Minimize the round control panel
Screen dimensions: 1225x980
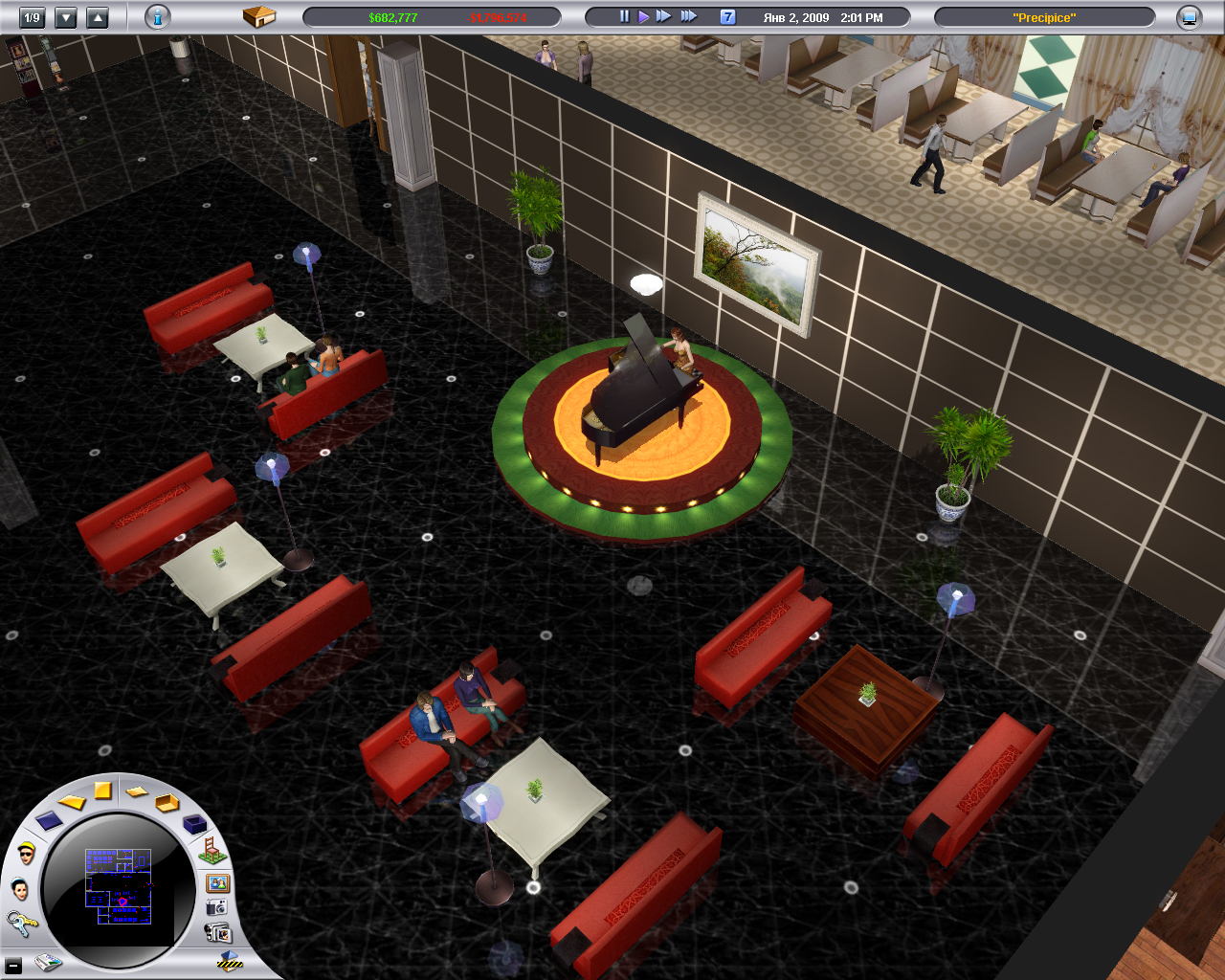pyautogui.click(x=13, y=967)
